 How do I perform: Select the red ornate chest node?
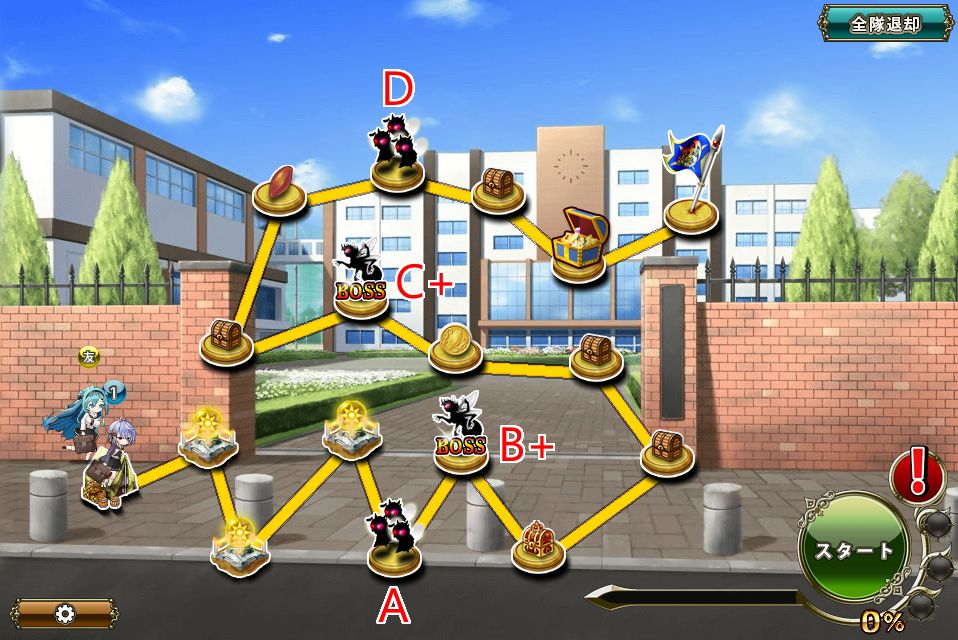click(x=539, y=545)
